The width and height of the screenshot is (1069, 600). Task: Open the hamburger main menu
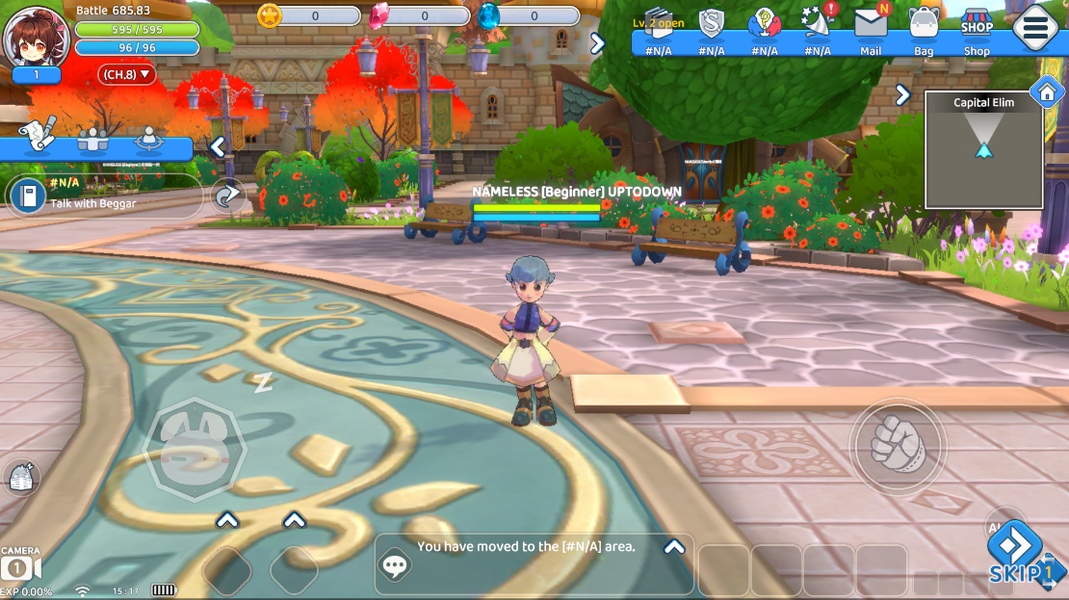pos(1035,28)
